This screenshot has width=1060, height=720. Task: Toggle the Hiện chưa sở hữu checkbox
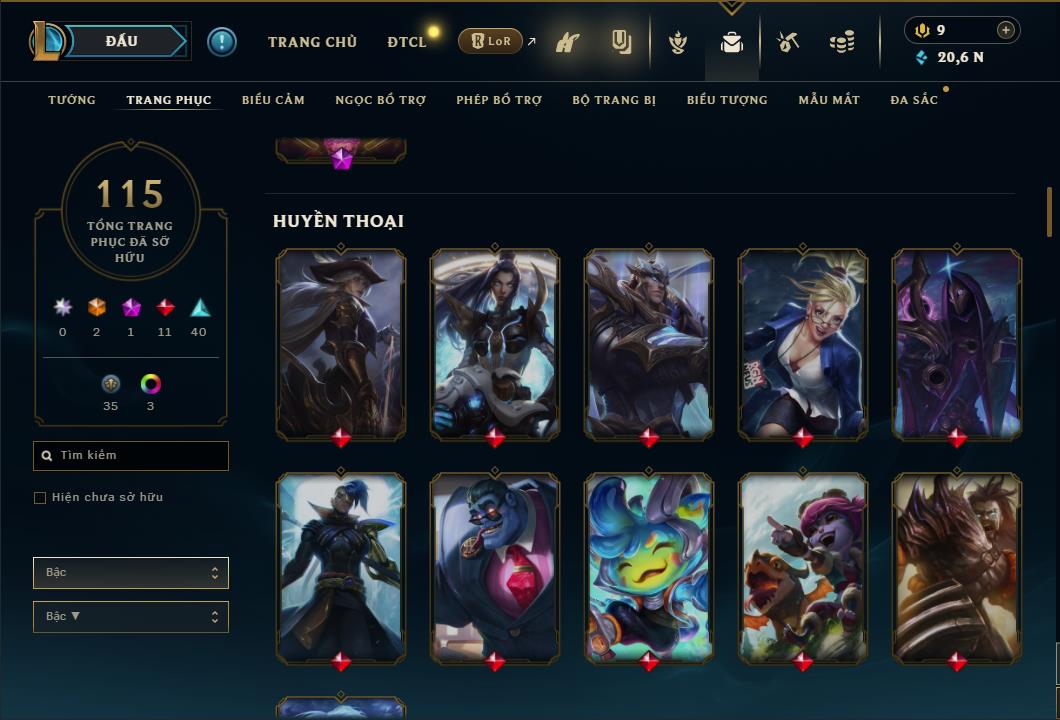[40, 498]
